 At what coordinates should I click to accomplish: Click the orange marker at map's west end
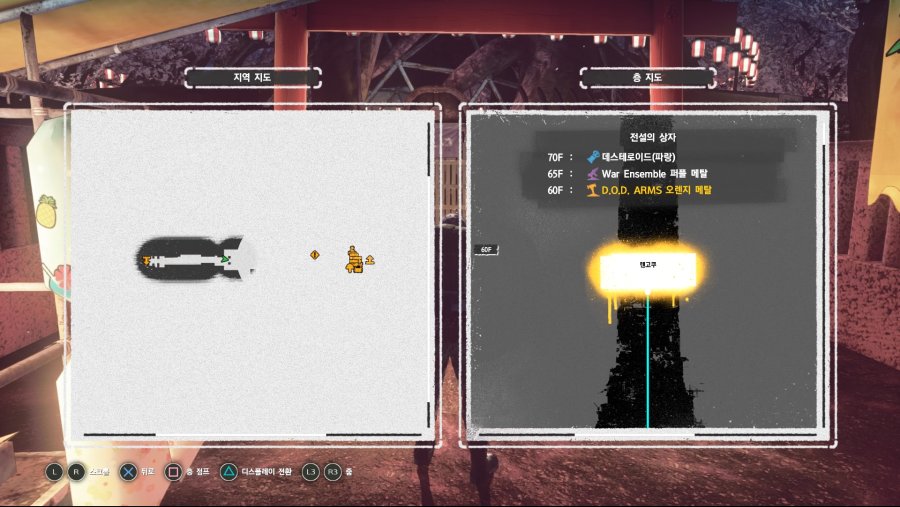click(x=147, y=260)
